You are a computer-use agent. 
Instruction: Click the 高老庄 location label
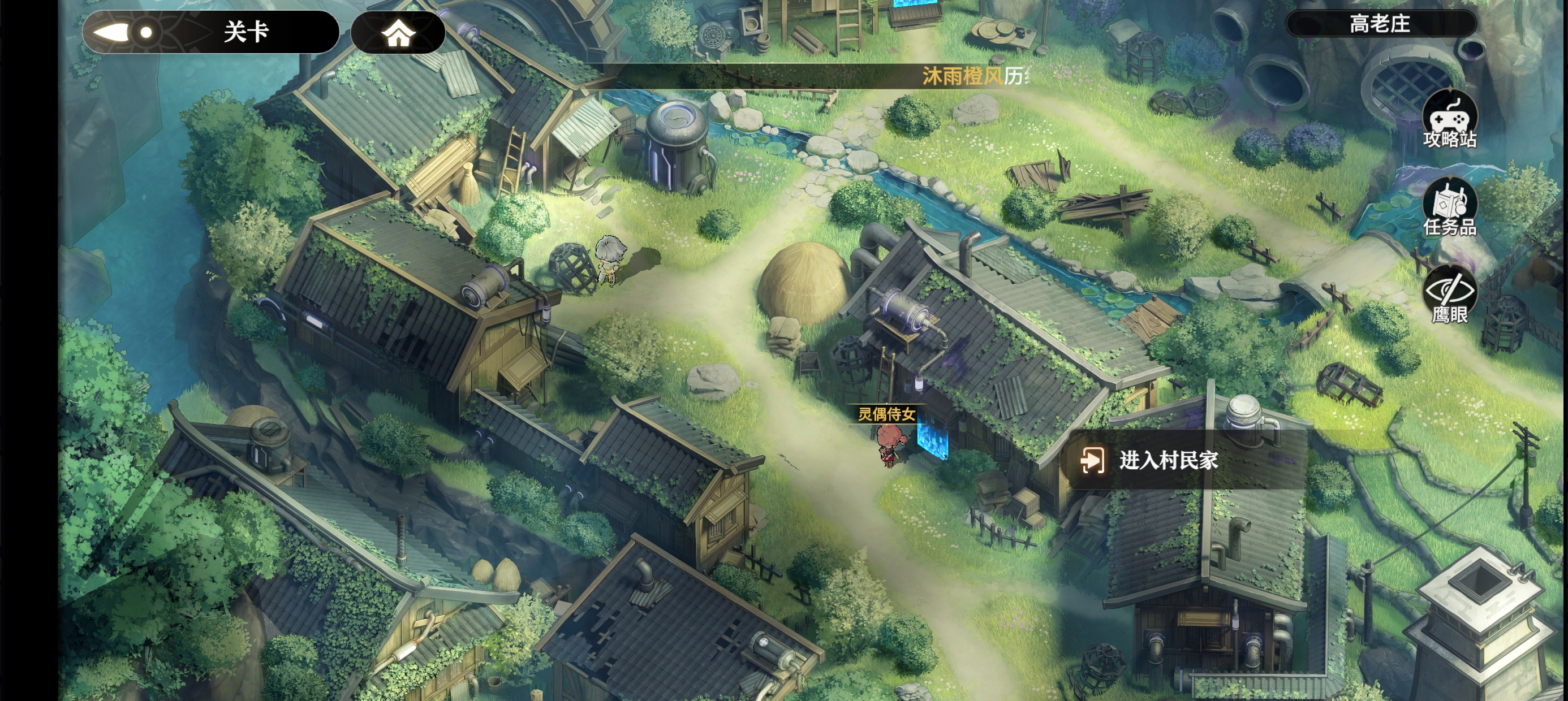[1380, 24]
